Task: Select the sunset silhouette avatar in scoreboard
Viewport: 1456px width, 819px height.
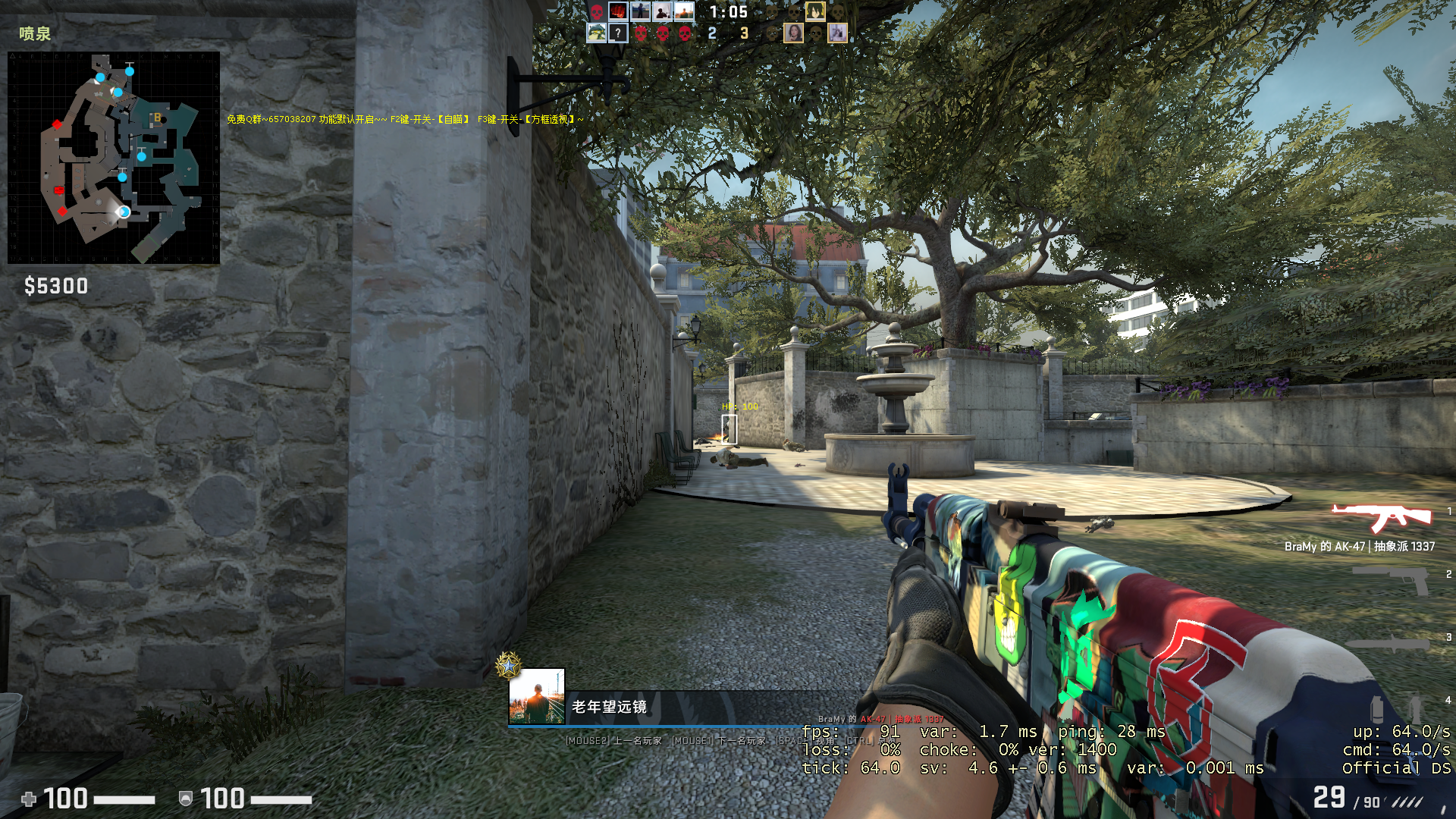Action: coord(684,11)
